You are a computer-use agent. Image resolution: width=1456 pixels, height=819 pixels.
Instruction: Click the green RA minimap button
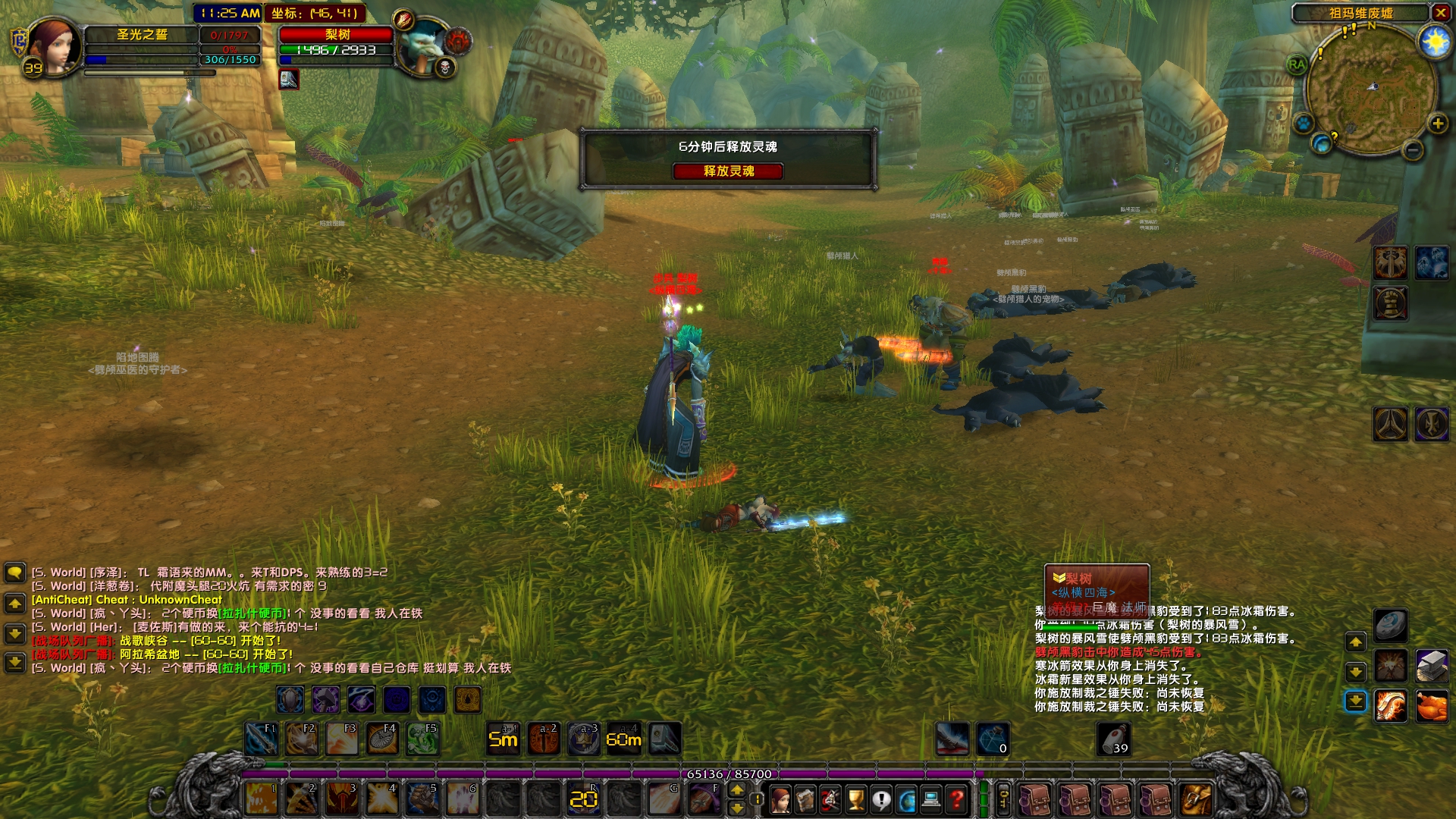pos(1297,65)
